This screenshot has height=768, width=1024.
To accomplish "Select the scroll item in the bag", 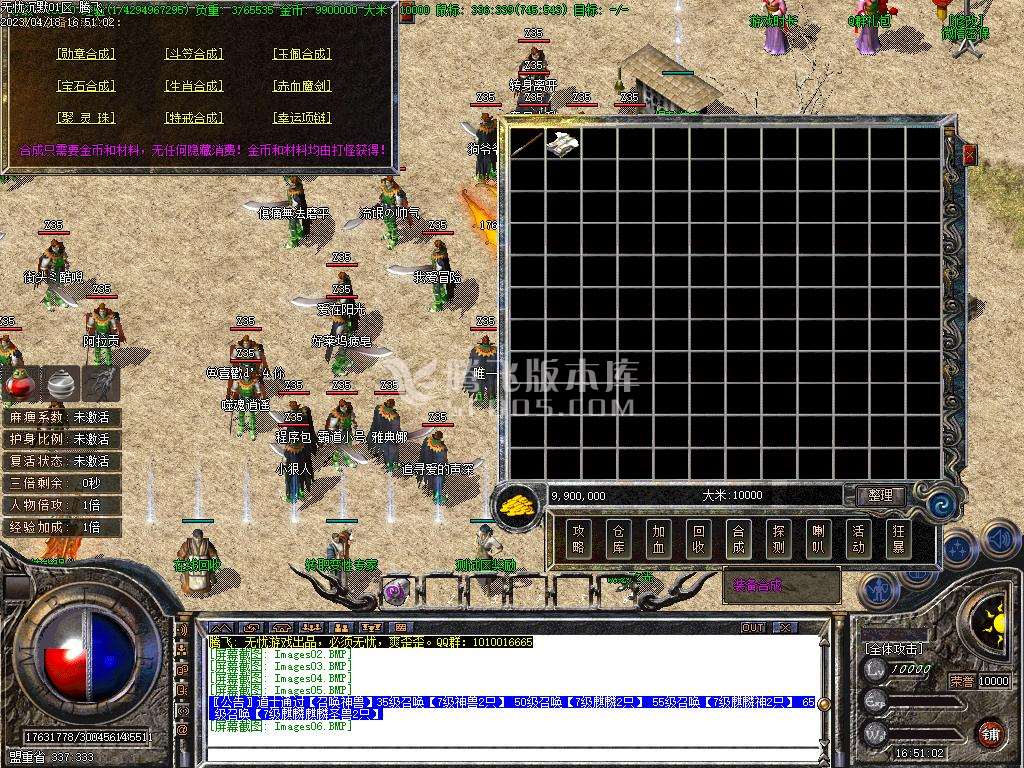I will 562,143.
